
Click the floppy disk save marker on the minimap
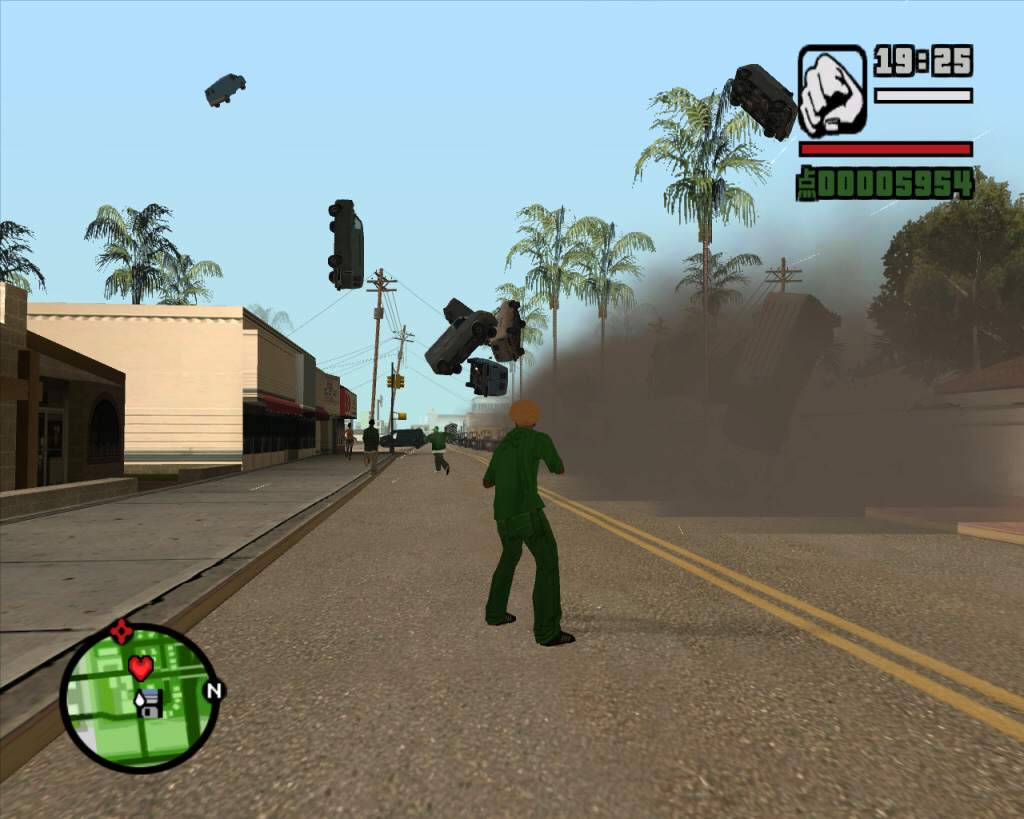point(149,703)
